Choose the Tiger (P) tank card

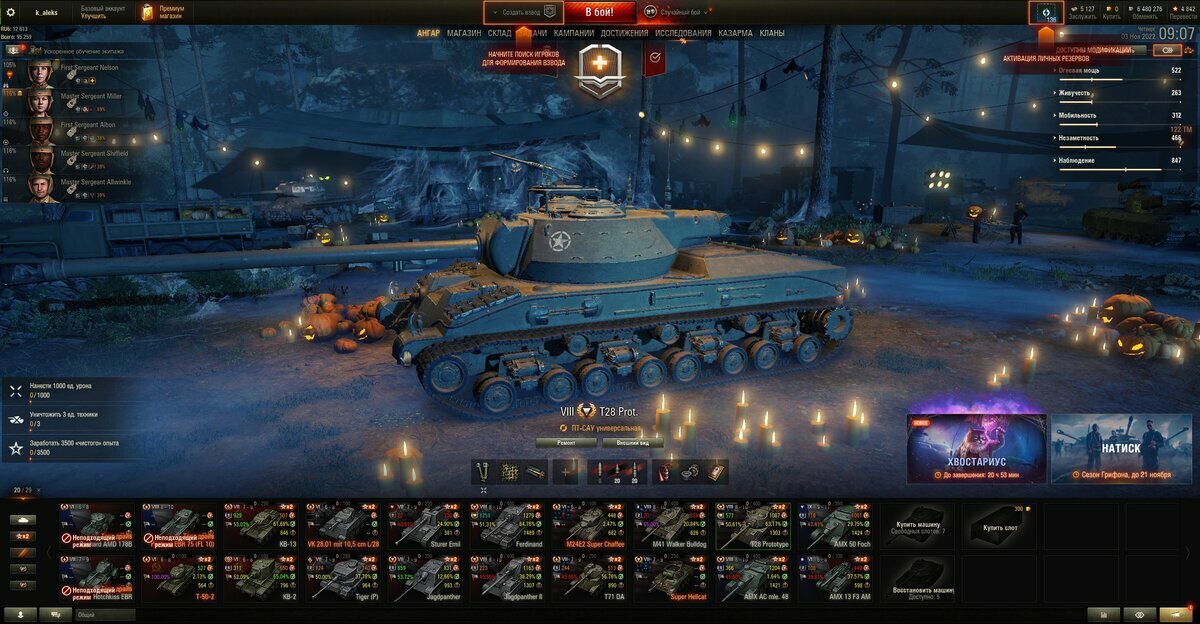[x=342, y=578]
